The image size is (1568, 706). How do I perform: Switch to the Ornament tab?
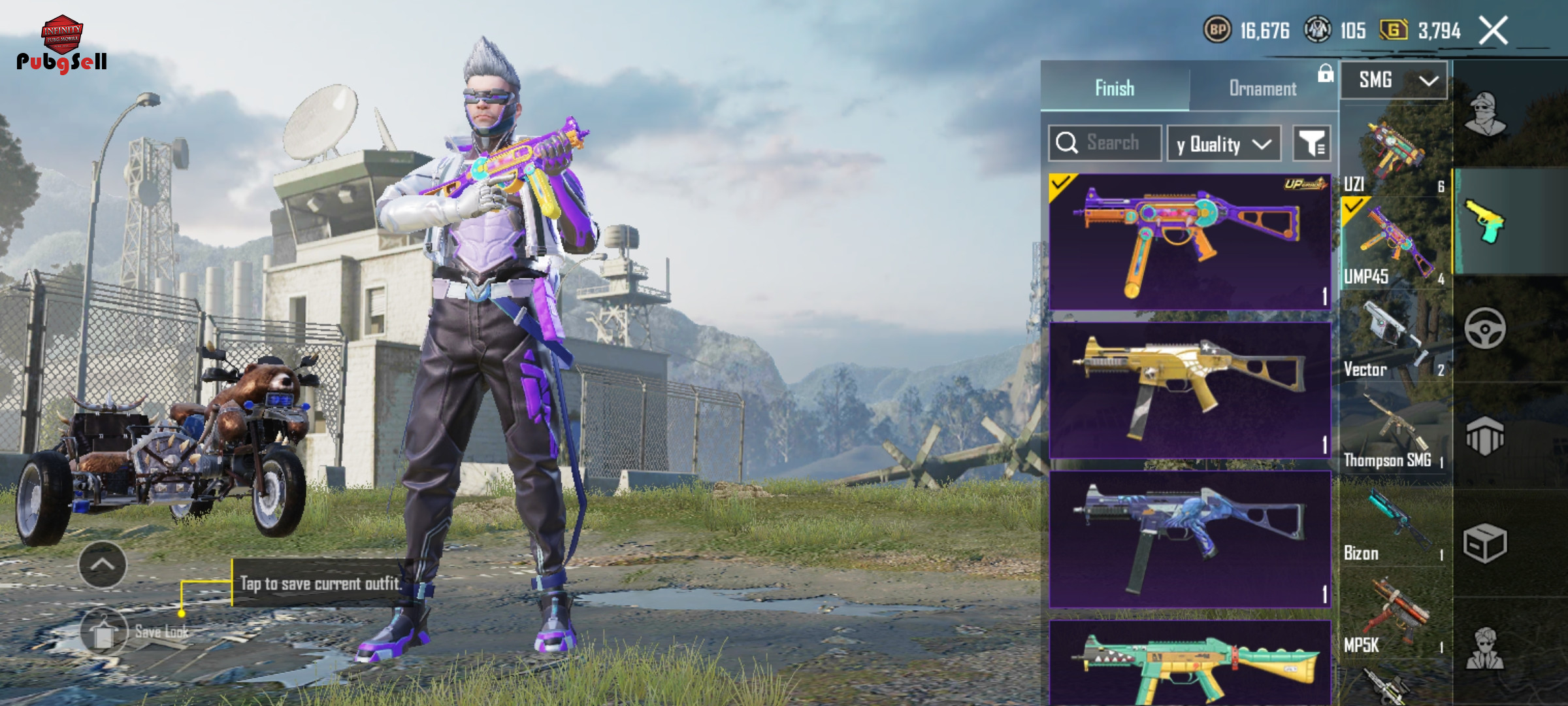coord(1262,88)
